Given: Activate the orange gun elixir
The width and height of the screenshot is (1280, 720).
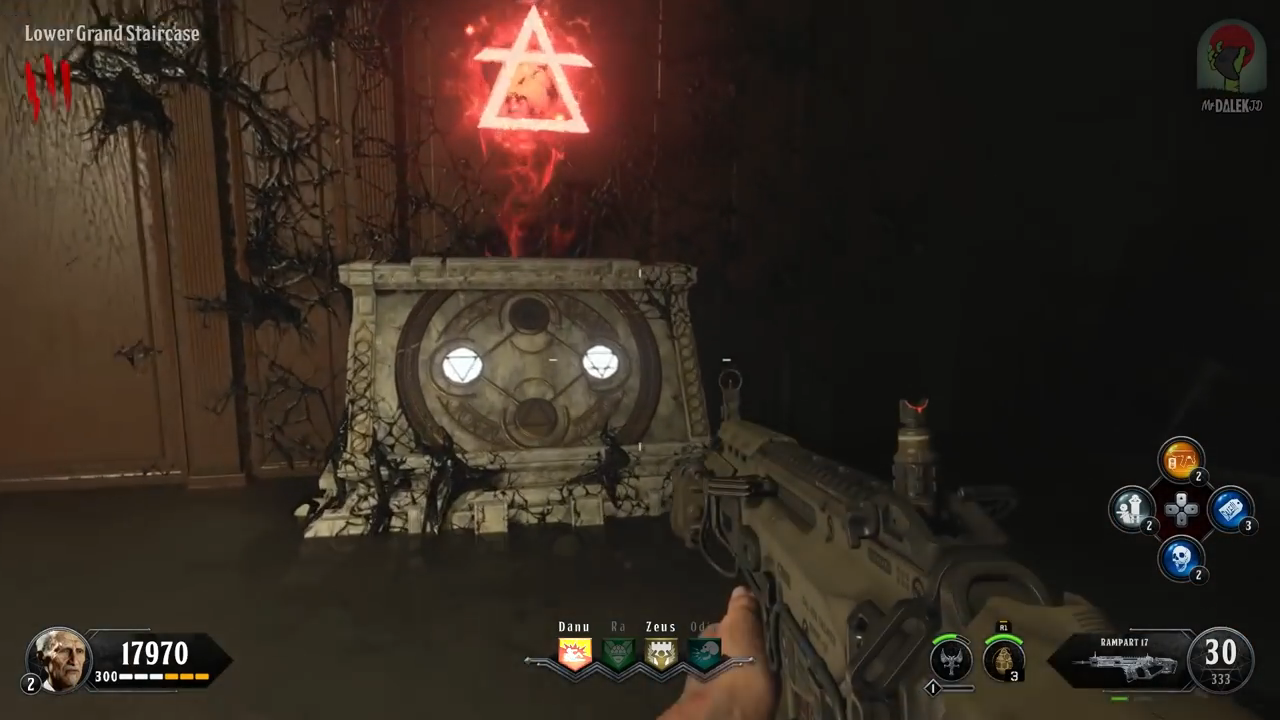Looking at the screenshot, I should pos(1180,460).
